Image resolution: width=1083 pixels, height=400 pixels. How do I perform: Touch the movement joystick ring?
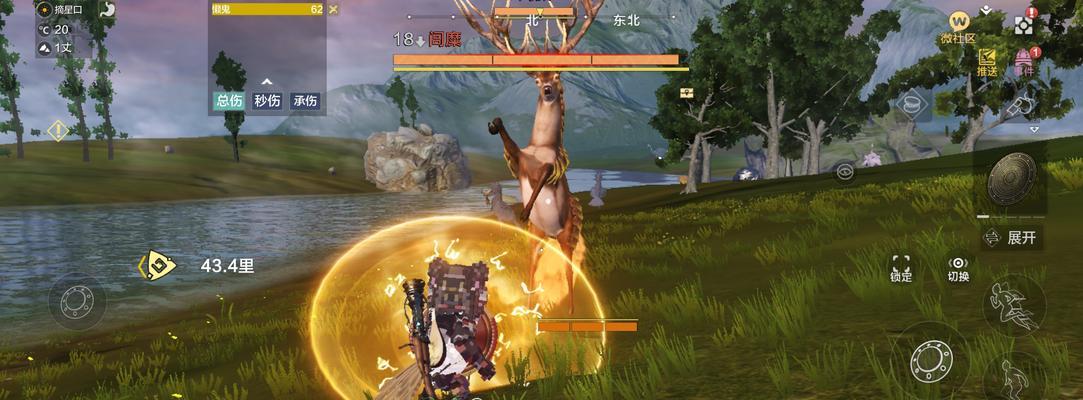point(77,300)
